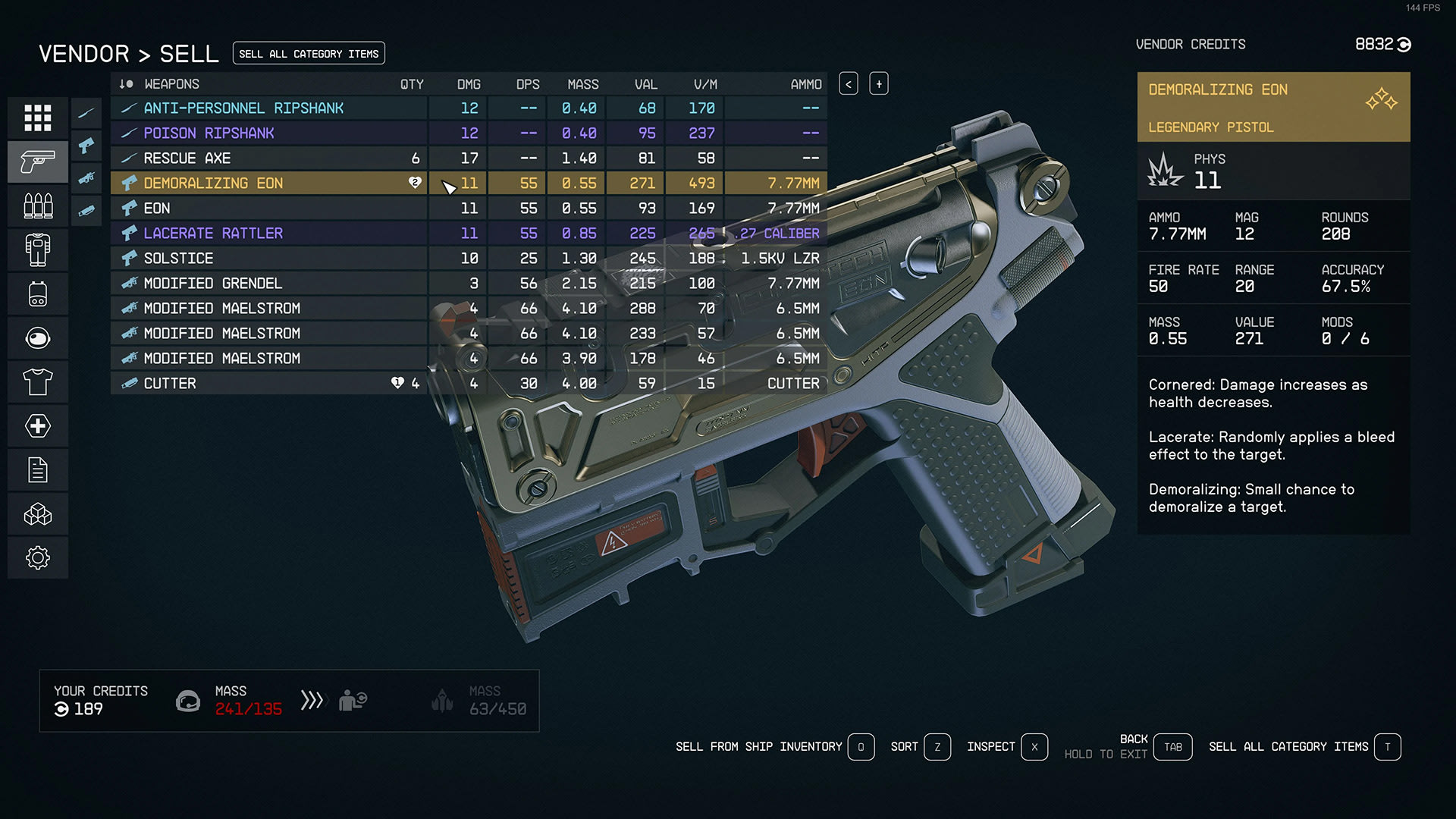The image size is (1456, 819).
Task: Choose the Modified Grendel row
Action: point(212,284)
